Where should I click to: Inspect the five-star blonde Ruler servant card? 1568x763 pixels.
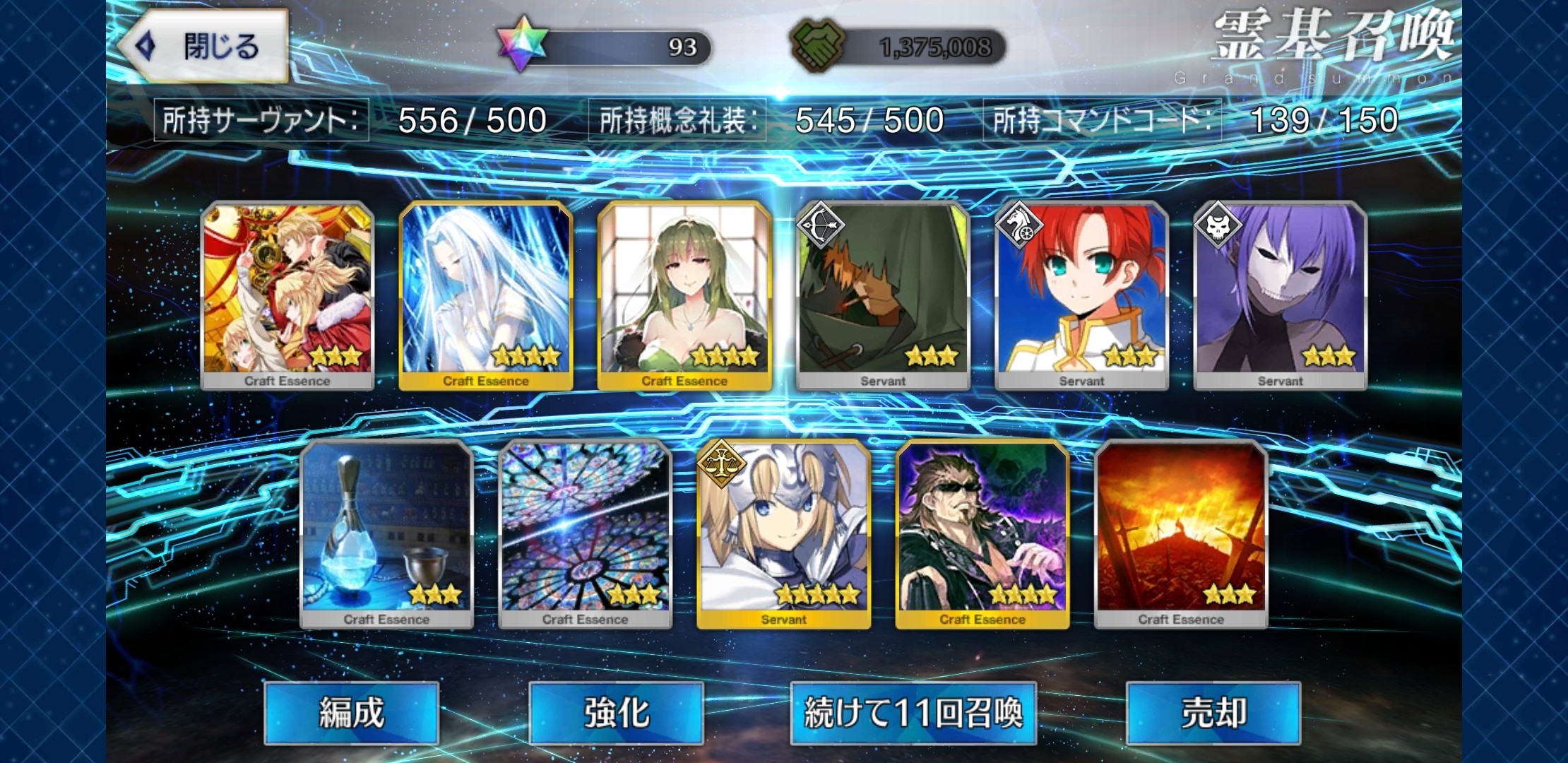click(x=783, y=533)
